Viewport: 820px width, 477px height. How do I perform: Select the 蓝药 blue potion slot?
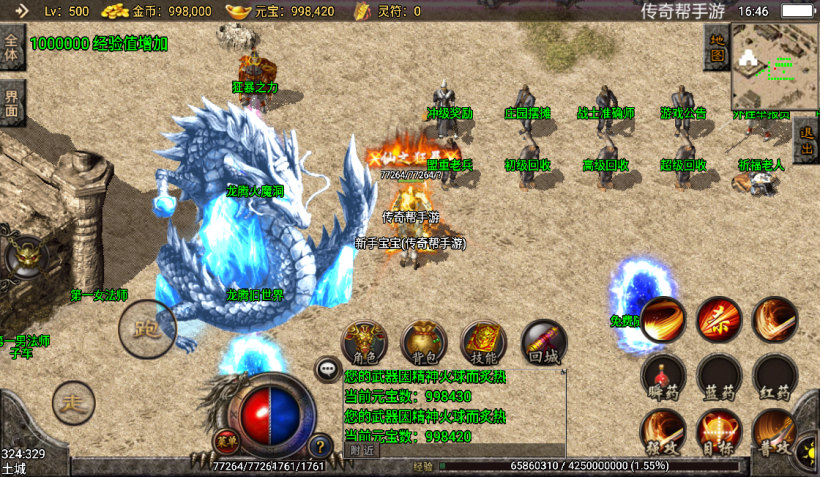point(719,377)
